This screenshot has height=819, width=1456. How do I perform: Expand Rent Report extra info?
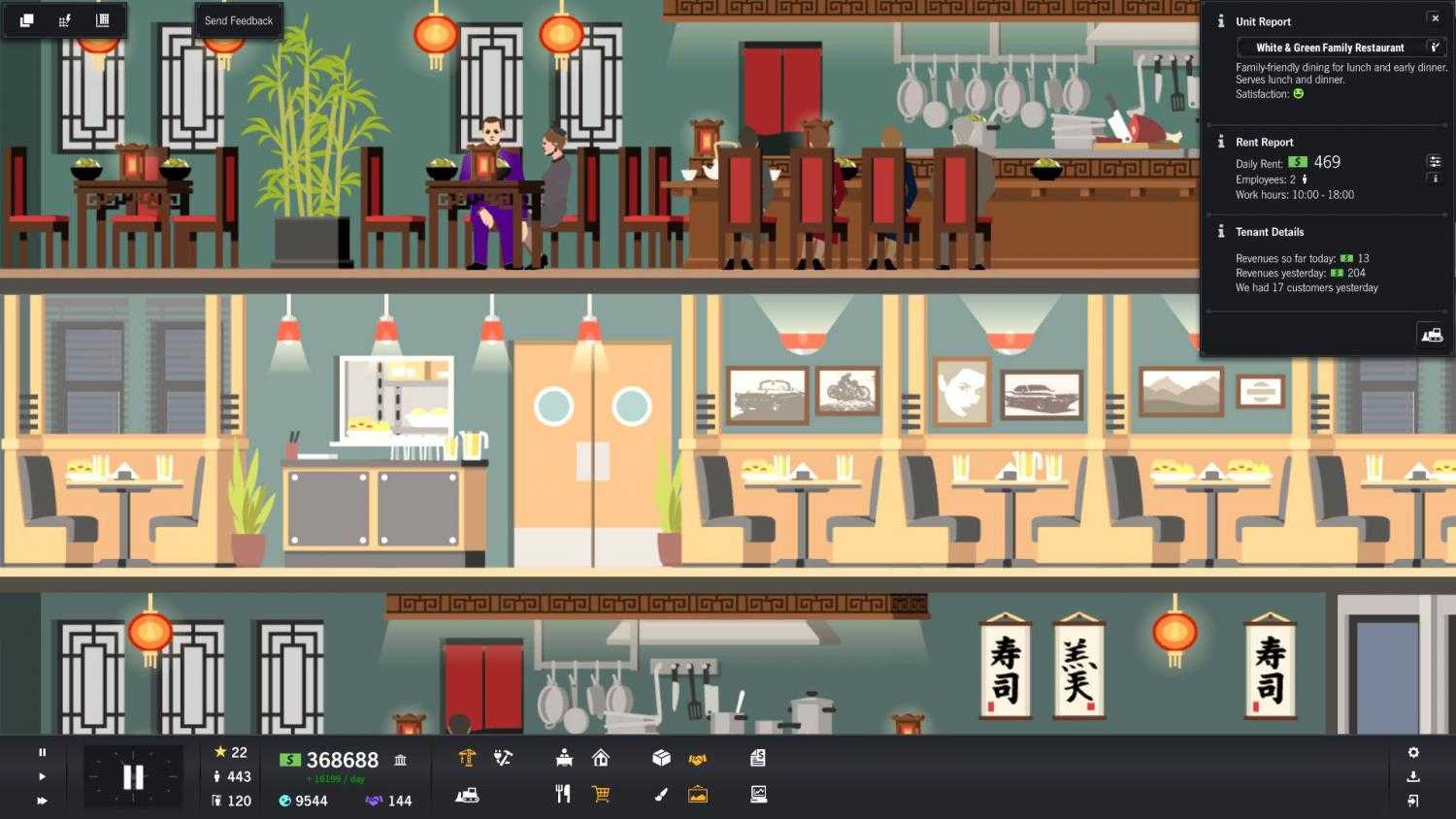(x=1435, y=178)
